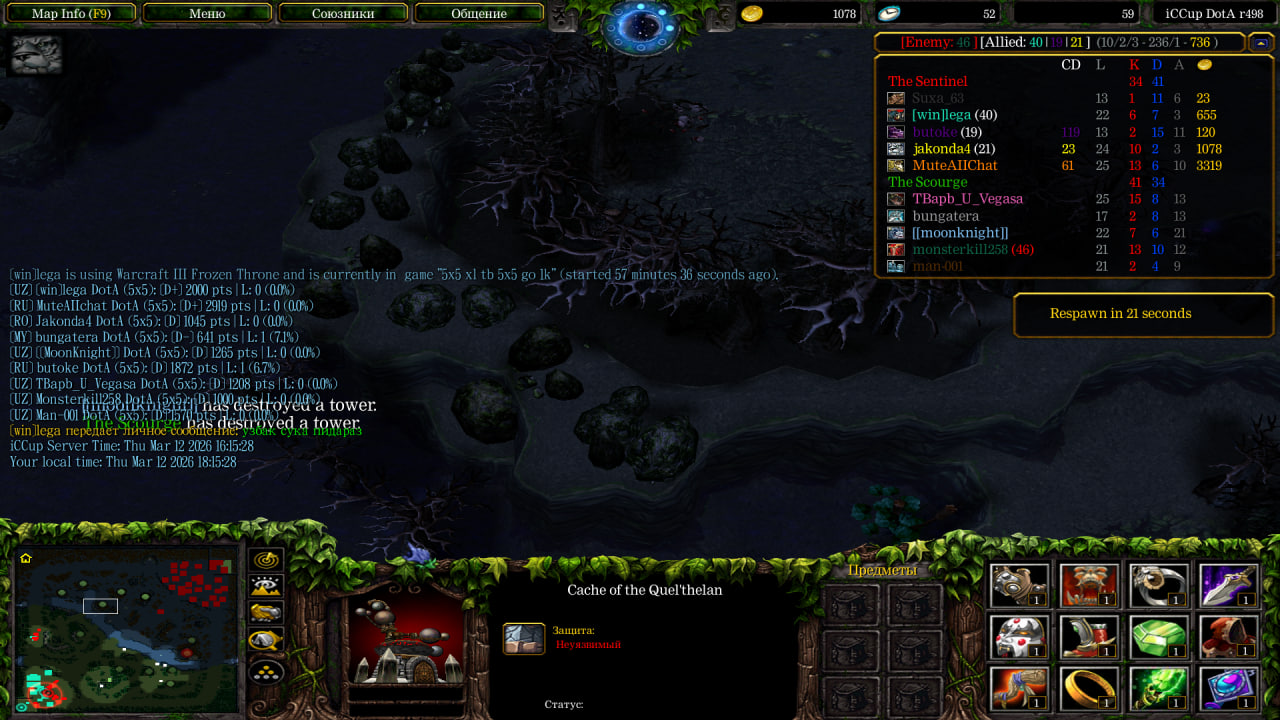Image resolution: width=1280 pixels, height=720 pixels.
Task: Open the Map Info (F9) menu
Action: 70,14
